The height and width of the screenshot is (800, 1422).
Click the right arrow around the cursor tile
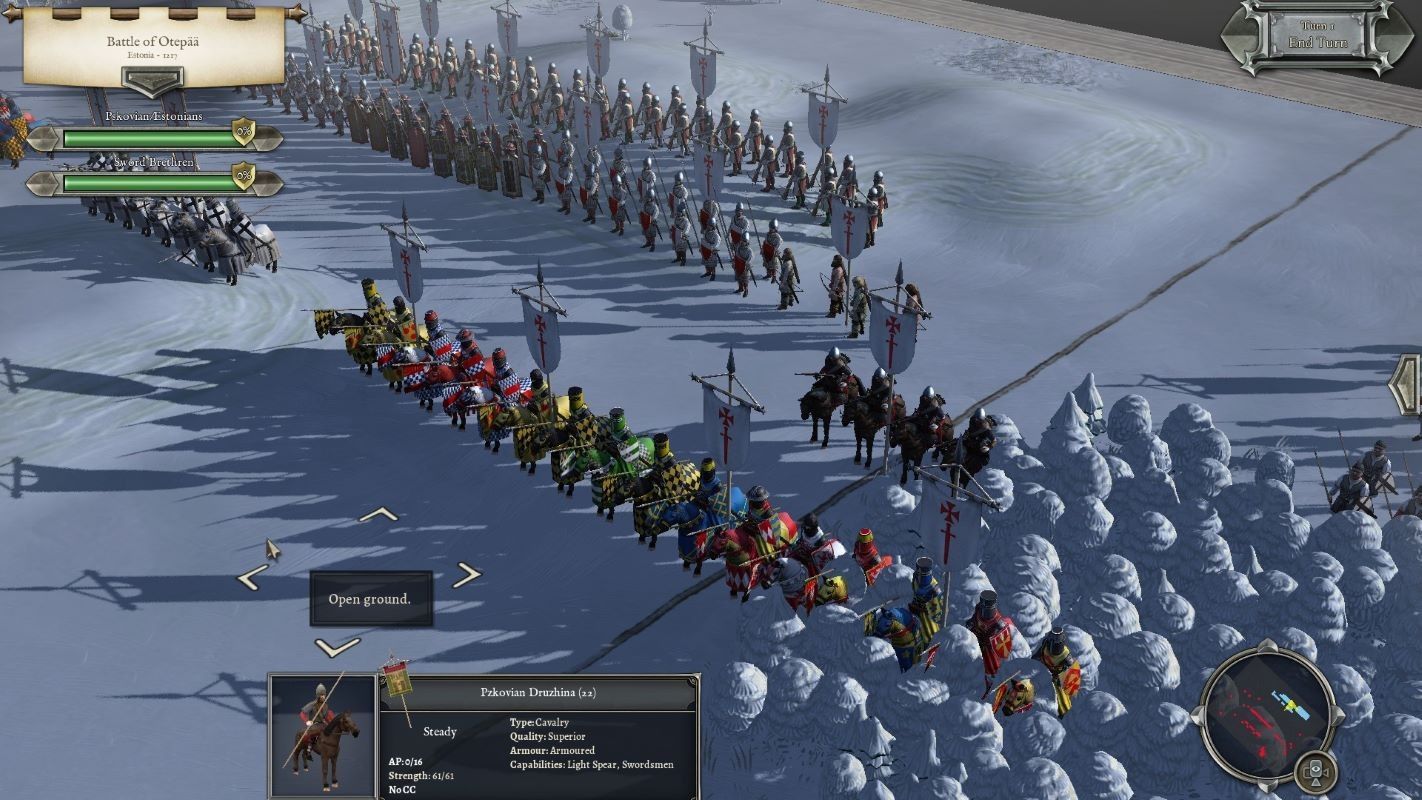click(466, 575)
